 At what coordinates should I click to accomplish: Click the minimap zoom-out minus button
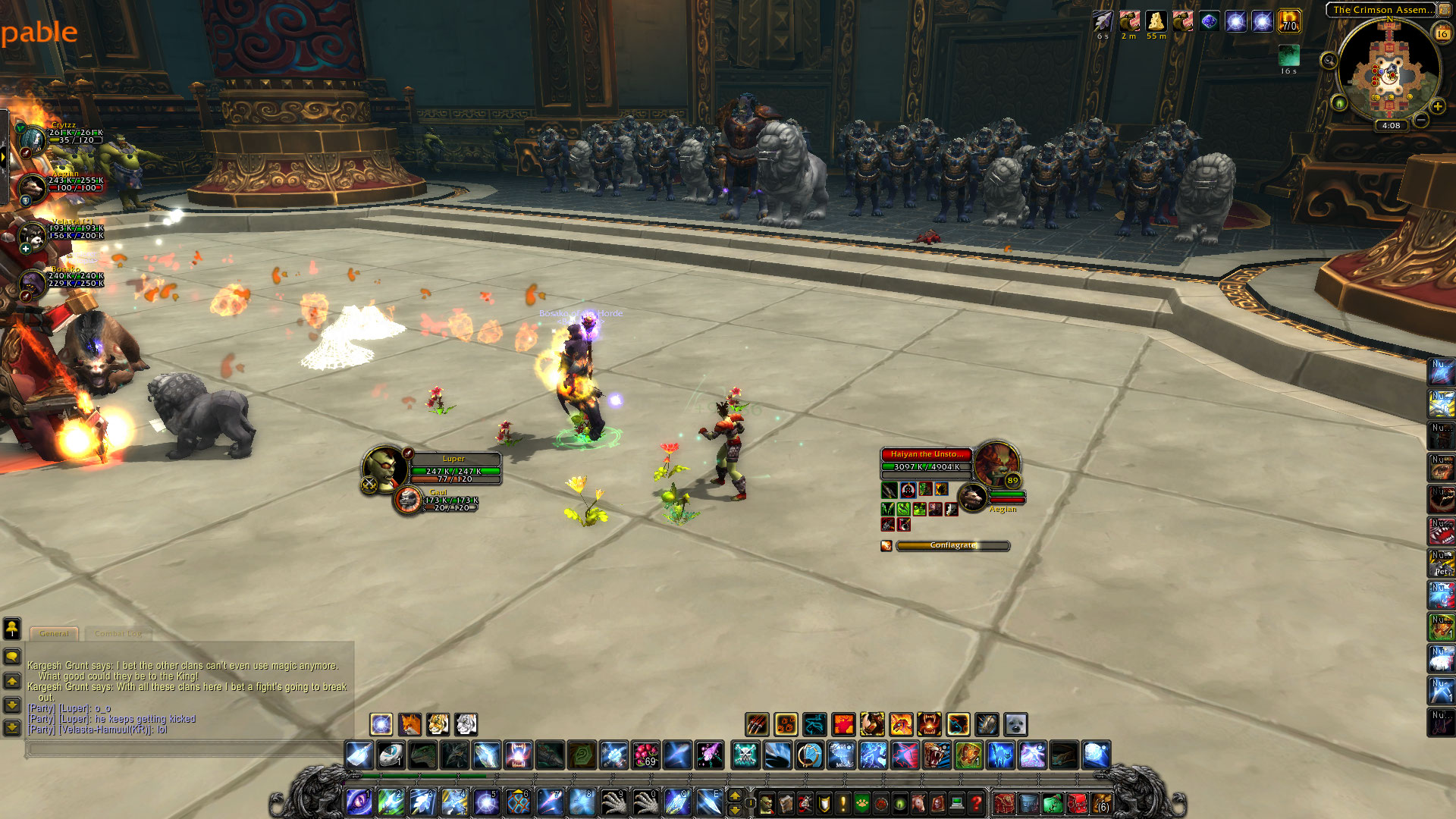tap(1421, 120)
